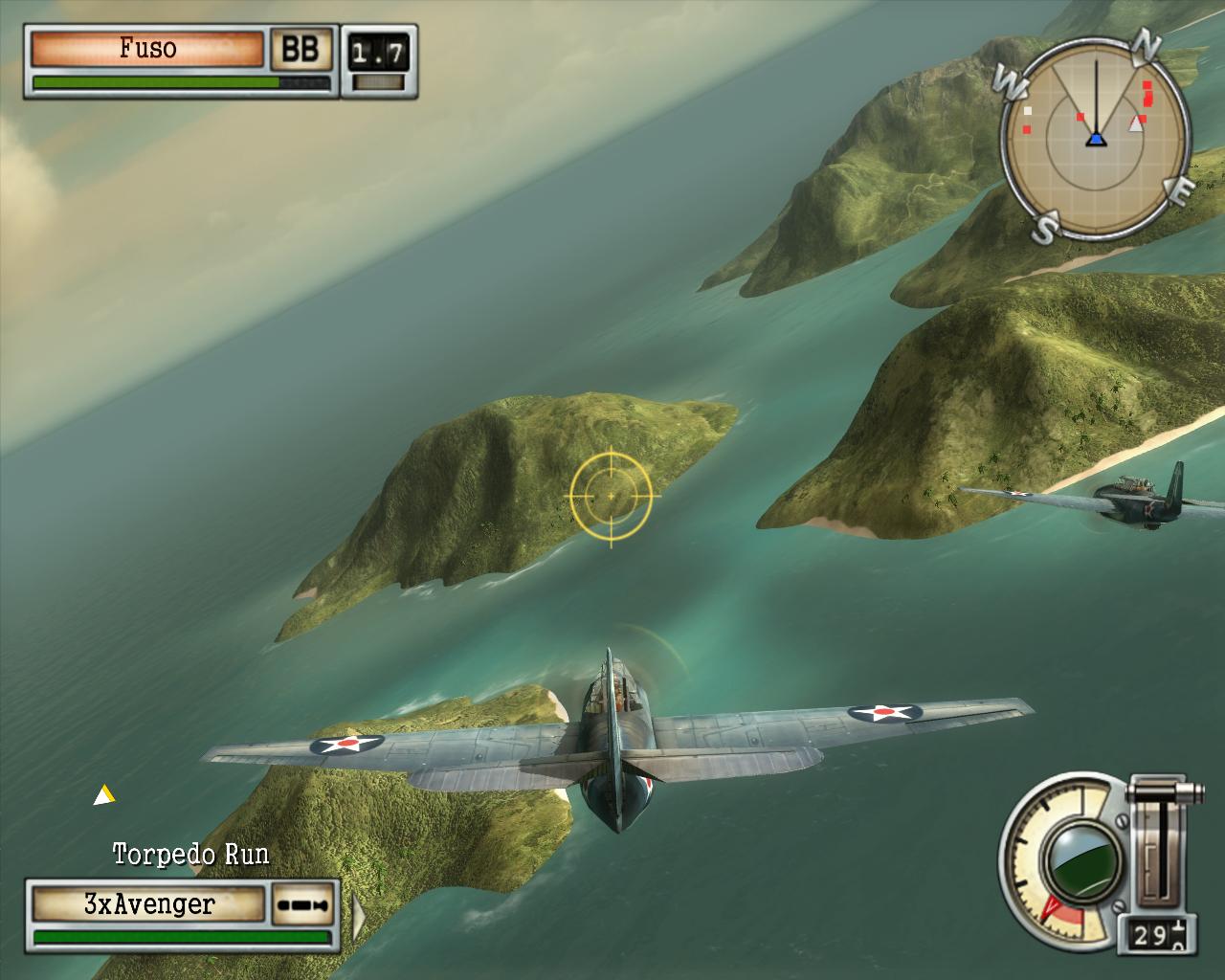
Task: Select the Fuso target name panel
Action: point(147,49)
